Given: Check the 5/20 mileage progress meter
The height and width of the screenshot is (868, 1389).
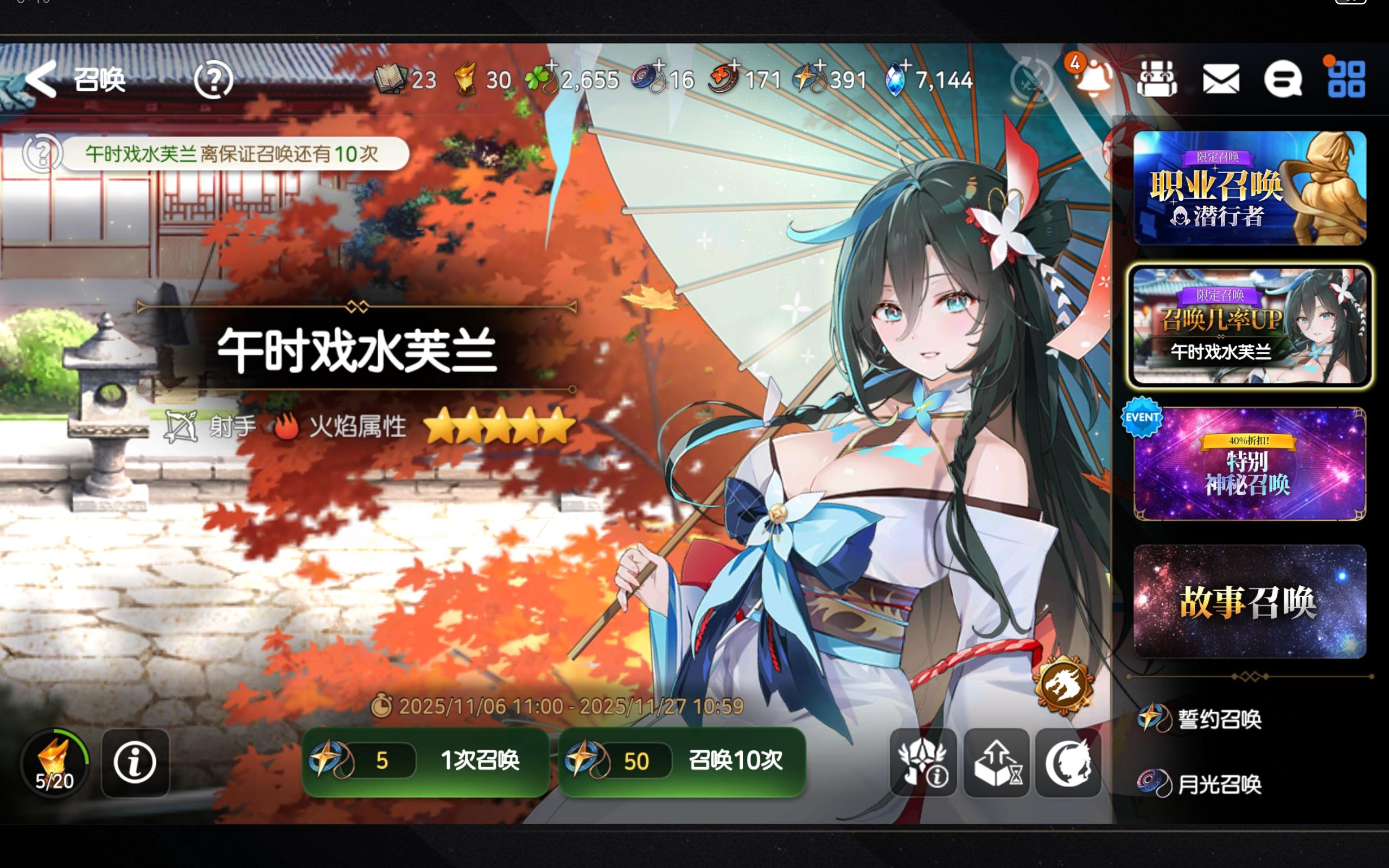Looking at the screenshot, I should tap(55, 762).
